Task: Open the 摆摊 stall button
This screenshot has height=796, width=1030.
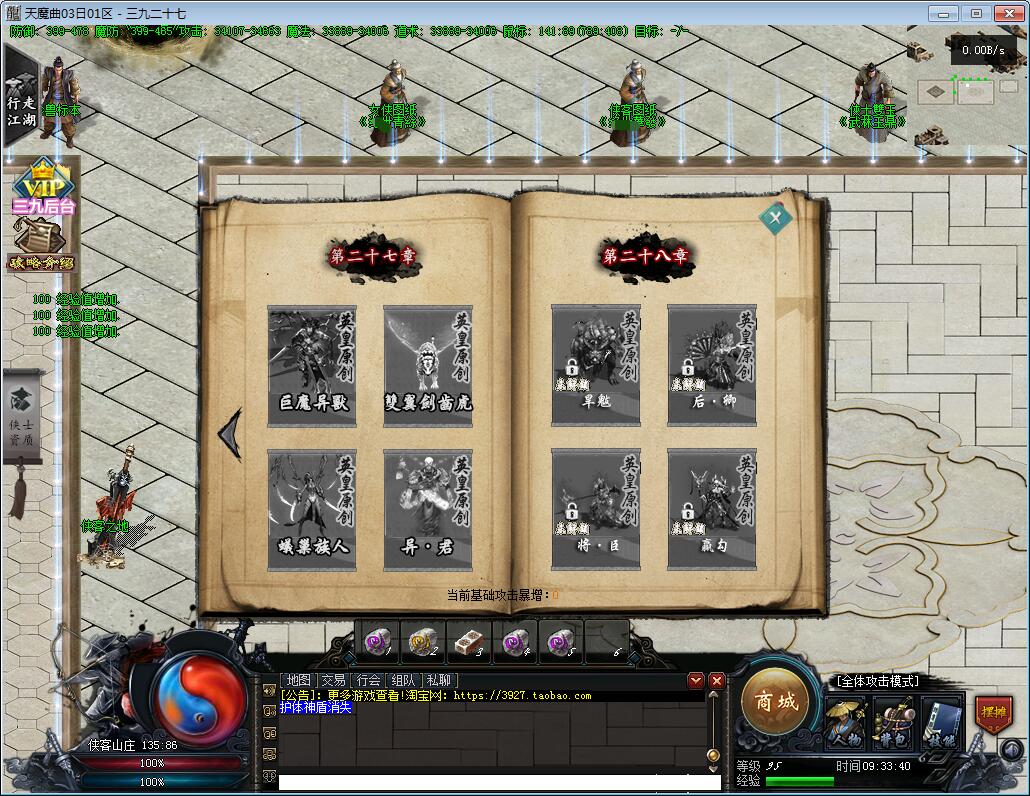Action: (993, 714)
